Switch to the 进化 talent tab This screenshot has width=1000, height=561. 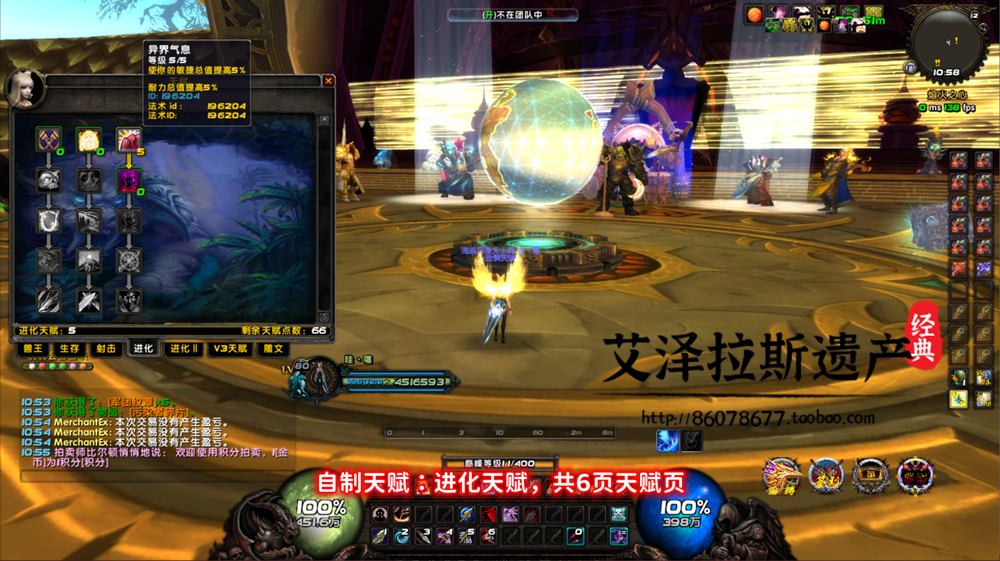pos(143,349)
